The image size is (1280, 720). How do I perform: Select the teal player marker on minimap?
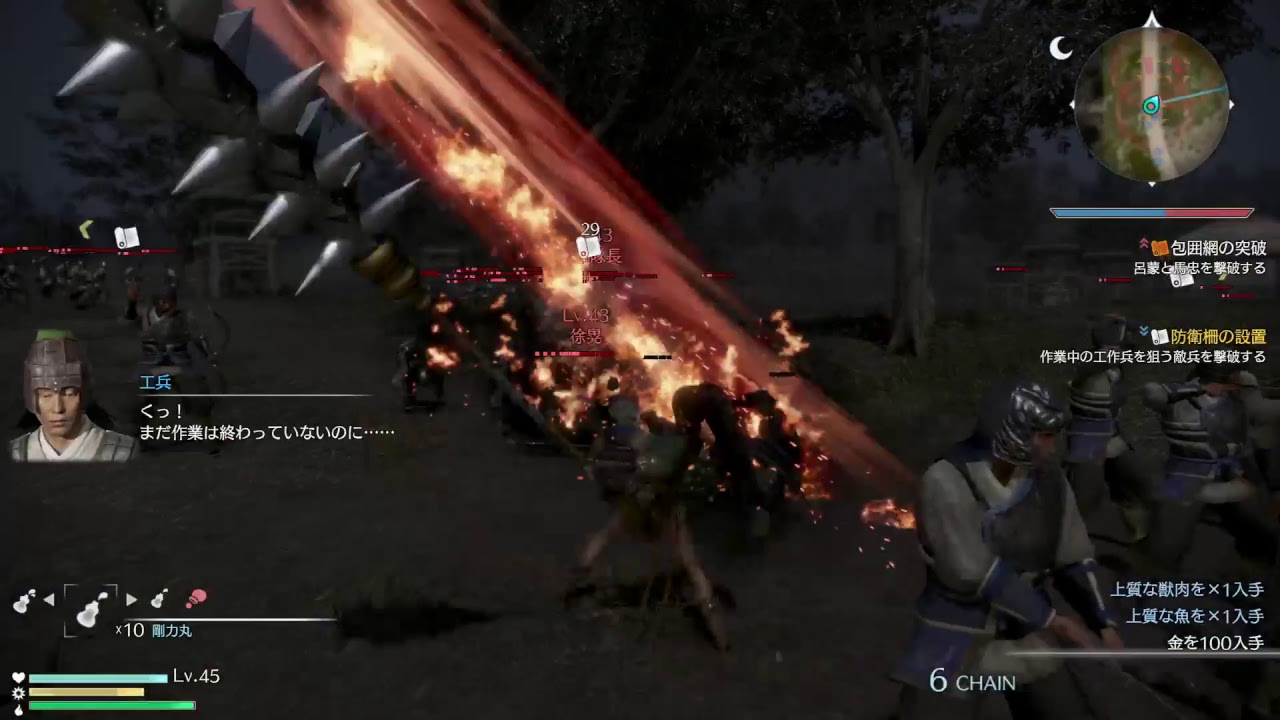(x=1151, y=105)
